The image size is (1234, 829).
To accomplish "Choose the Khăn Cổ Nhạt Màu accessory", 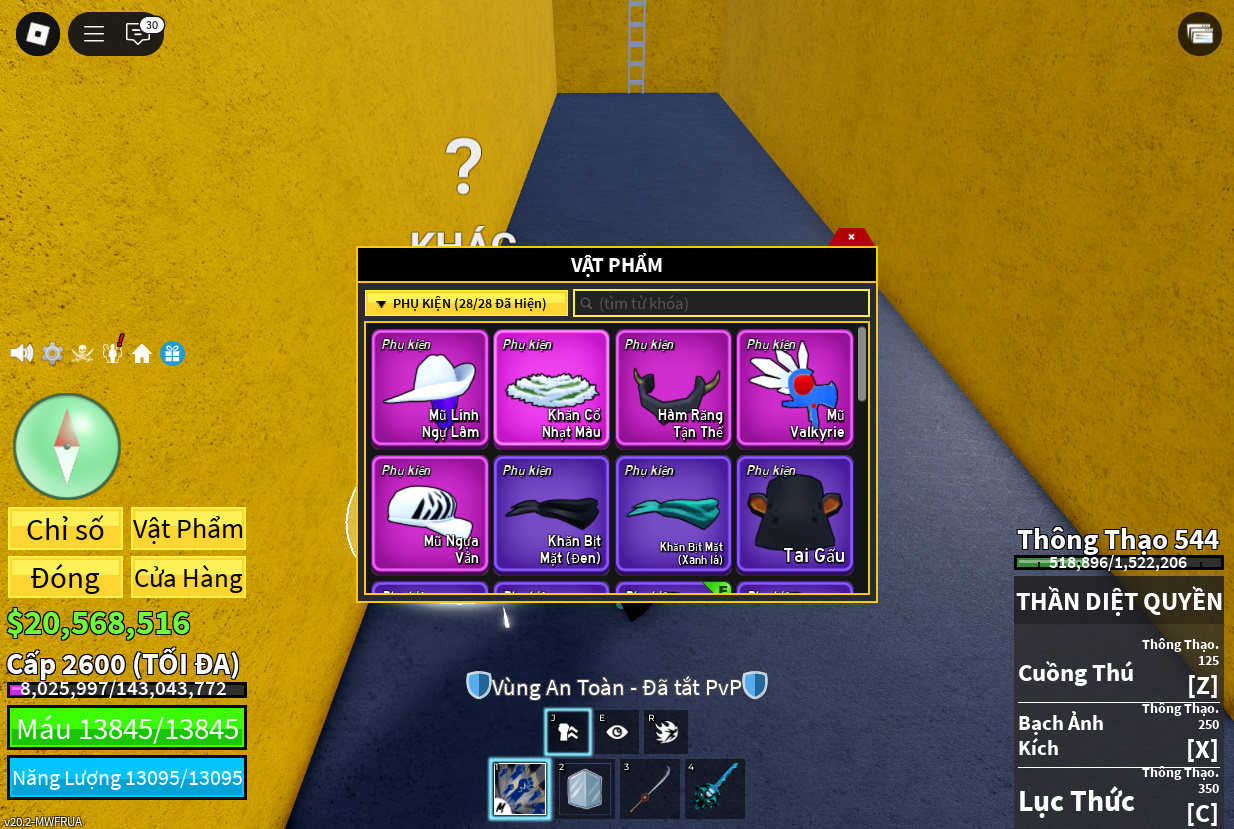I will (x=552, y=388).
